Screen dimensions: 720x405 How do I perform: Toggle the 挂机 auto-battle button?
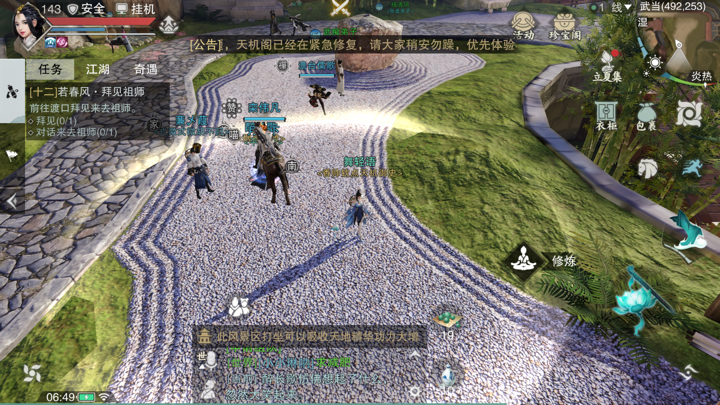tap(136, 9)
